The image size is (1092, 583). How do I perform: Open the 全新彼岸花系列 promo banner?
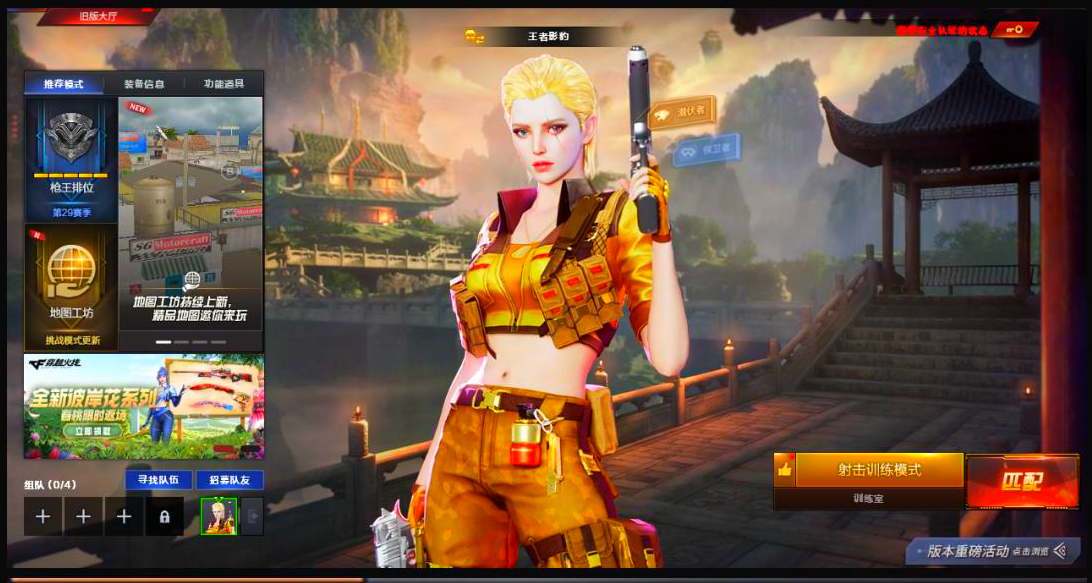pos(144,406)
